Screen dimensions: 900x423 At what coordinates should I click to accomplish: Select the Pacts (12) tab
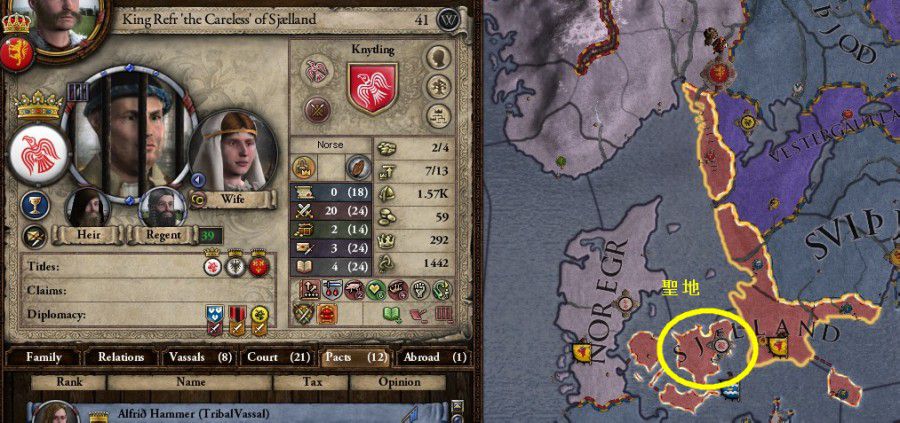click(357, 357)
